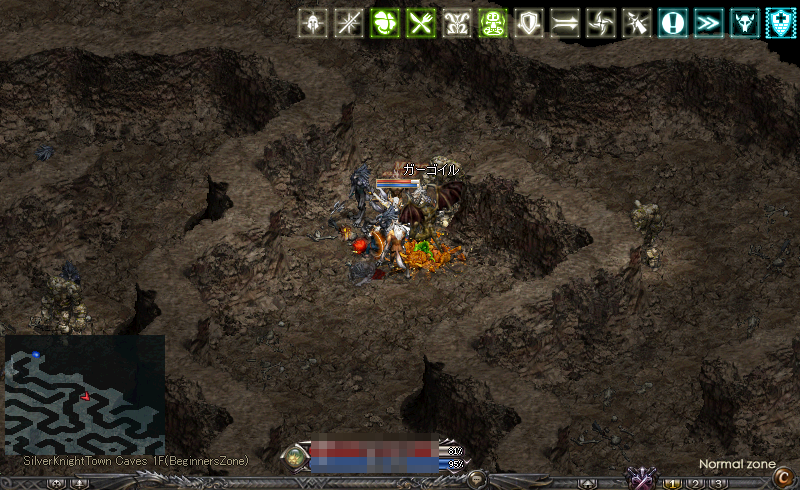Click the green fork and knife icon
This screenshot has width=800, height=490.
(419, 23)
